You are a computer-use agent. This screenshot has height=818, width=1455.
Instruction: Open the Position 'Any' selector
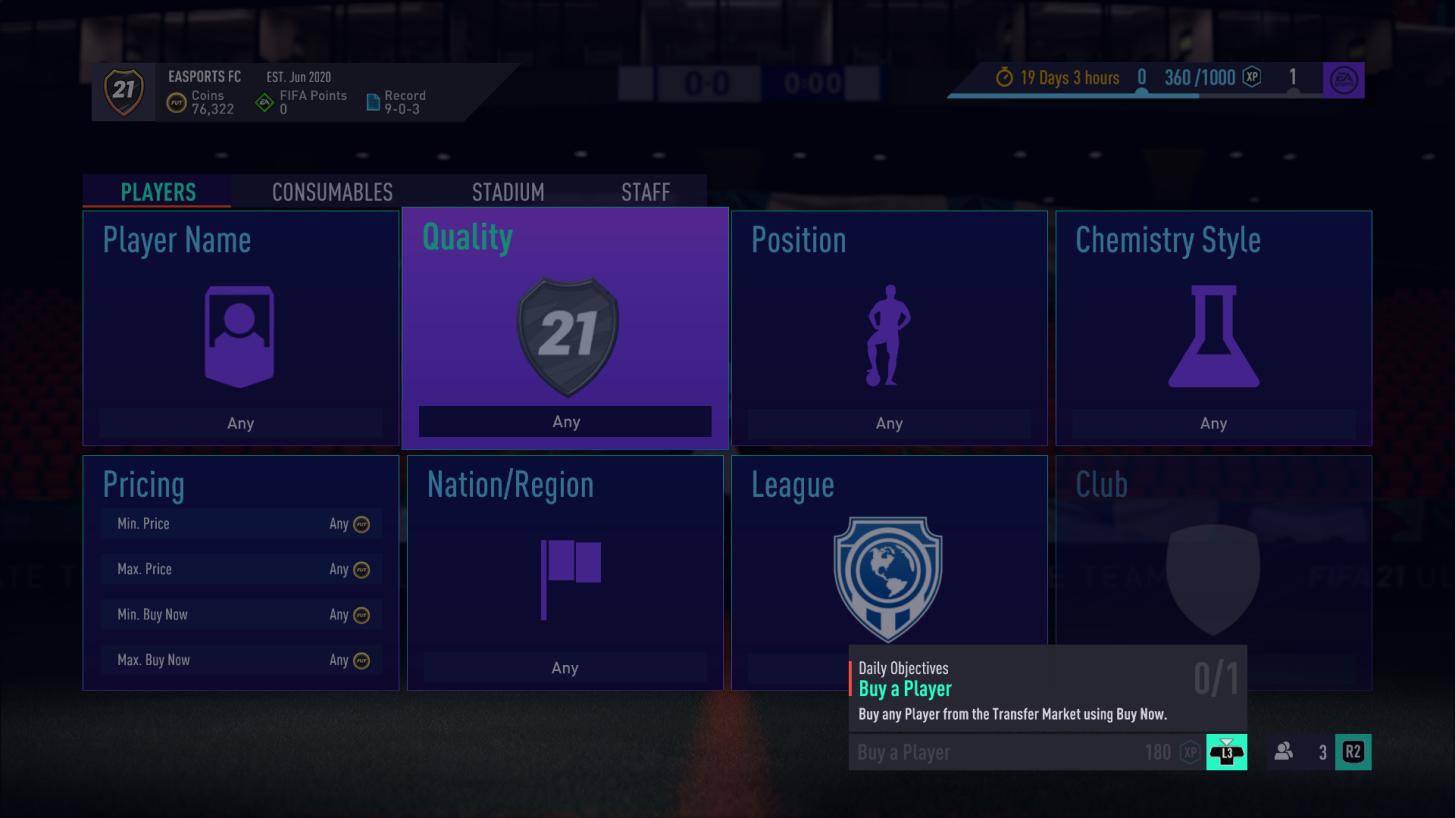[x=888, y=422]
